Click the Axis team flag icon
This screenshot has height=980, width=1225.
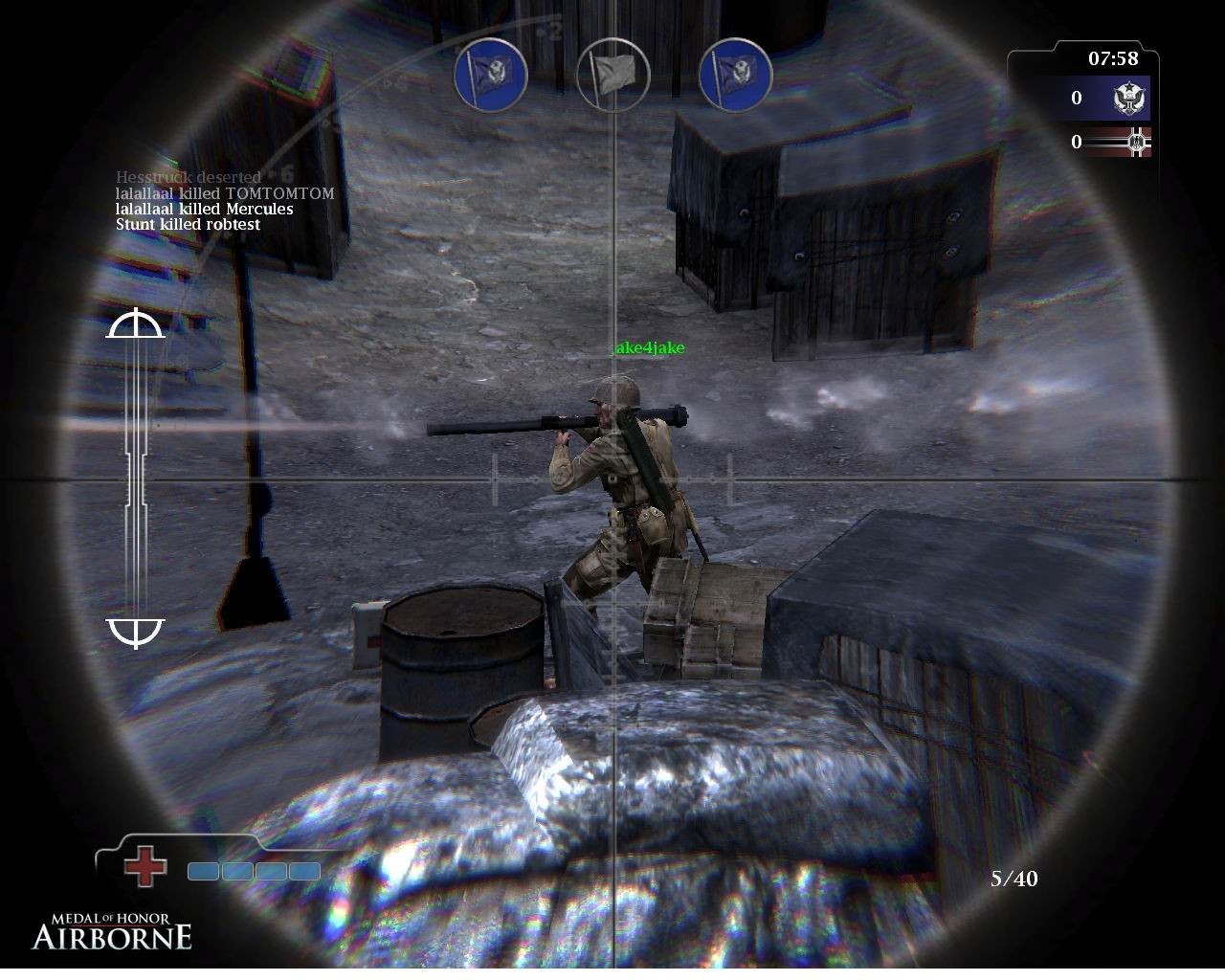(x=1130, y=142)
